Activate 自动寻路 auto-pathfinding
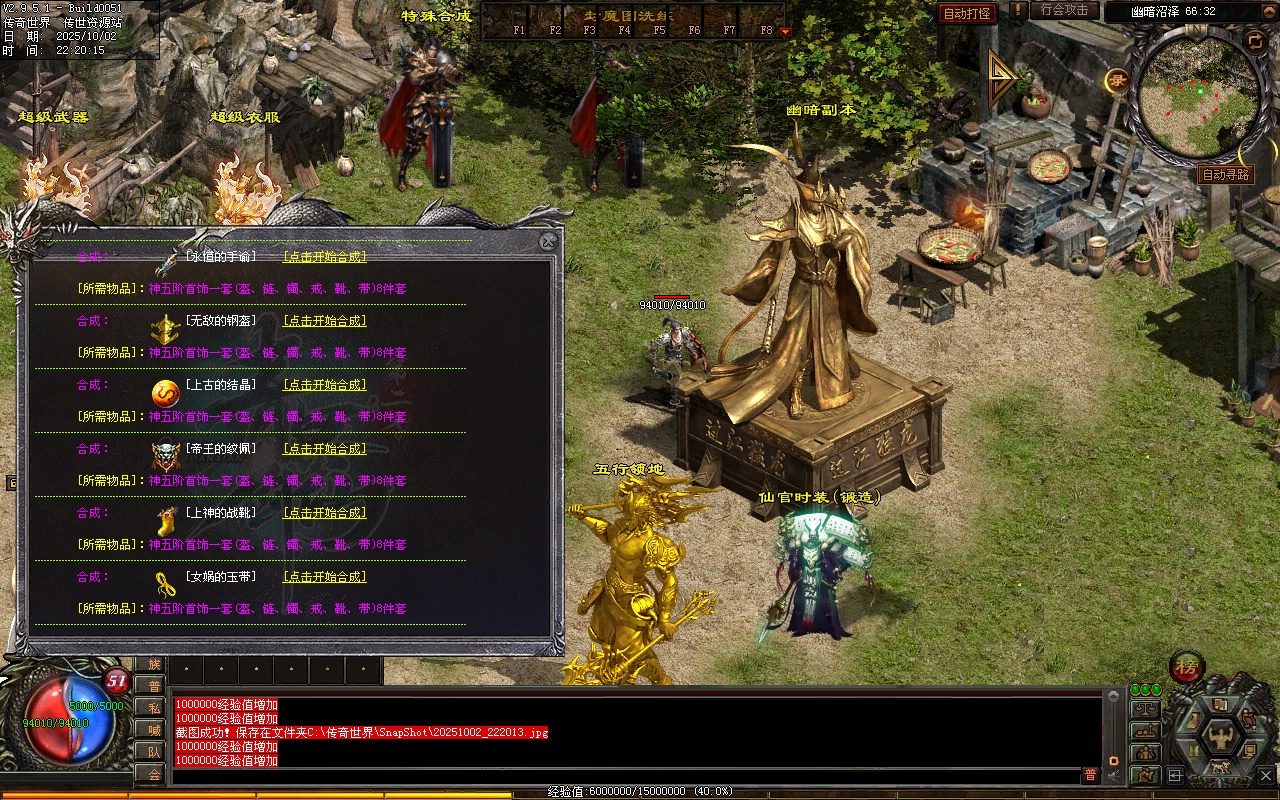Viewport: 1280px width, 800px height. (x=1225, y=174)
